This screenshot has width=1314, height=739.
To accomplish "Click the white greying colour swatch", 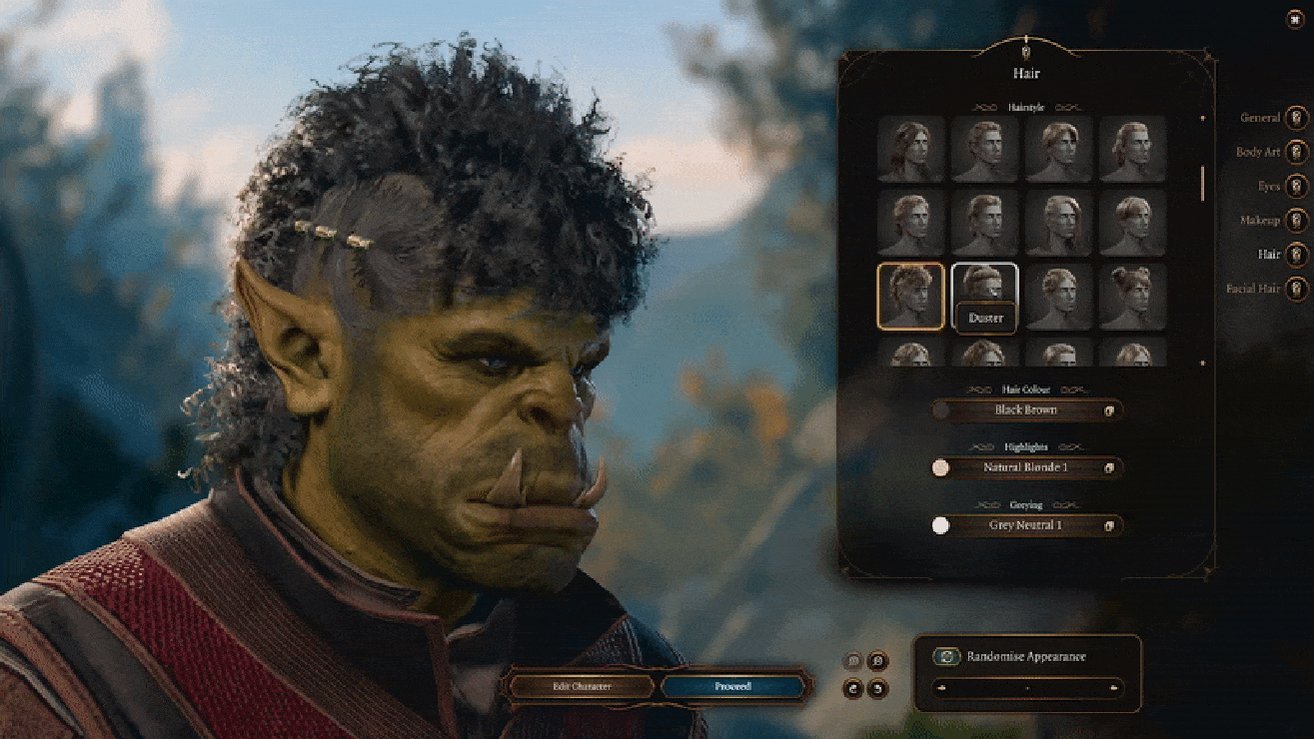I will coord(940,526).
